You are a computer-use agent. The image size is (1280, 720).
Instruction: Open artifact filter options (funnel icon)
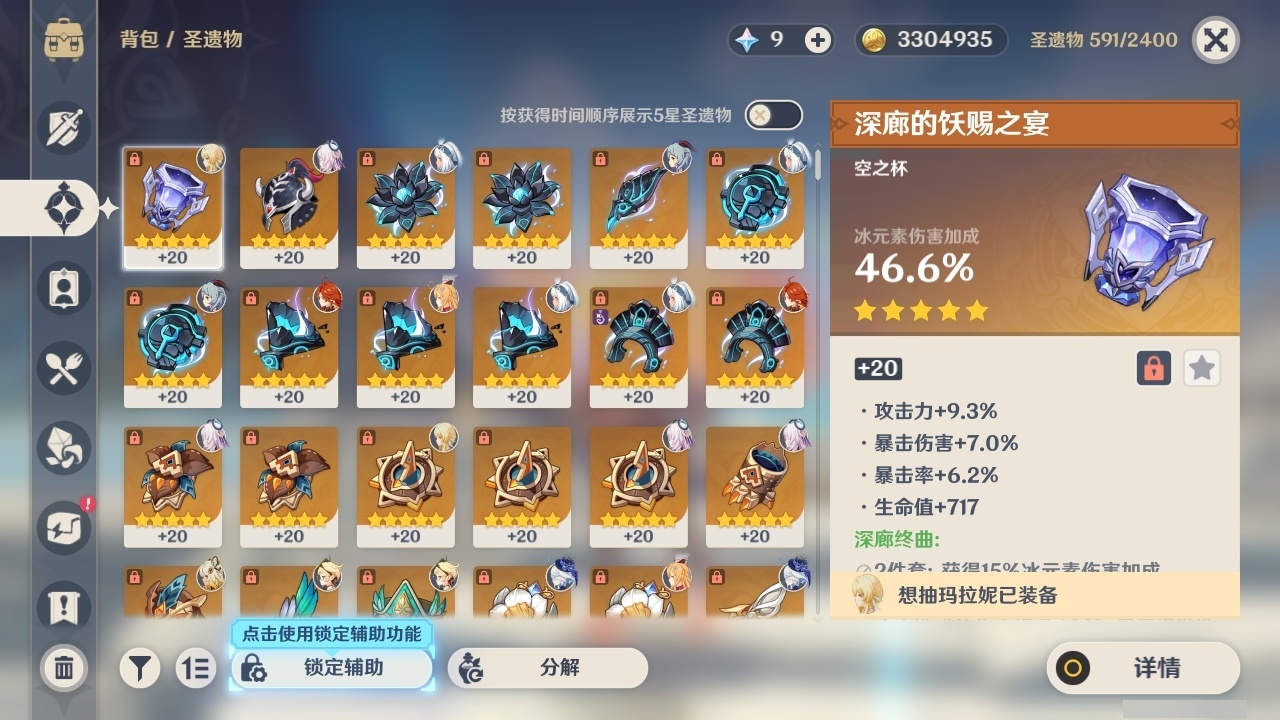tap(139, 667)
